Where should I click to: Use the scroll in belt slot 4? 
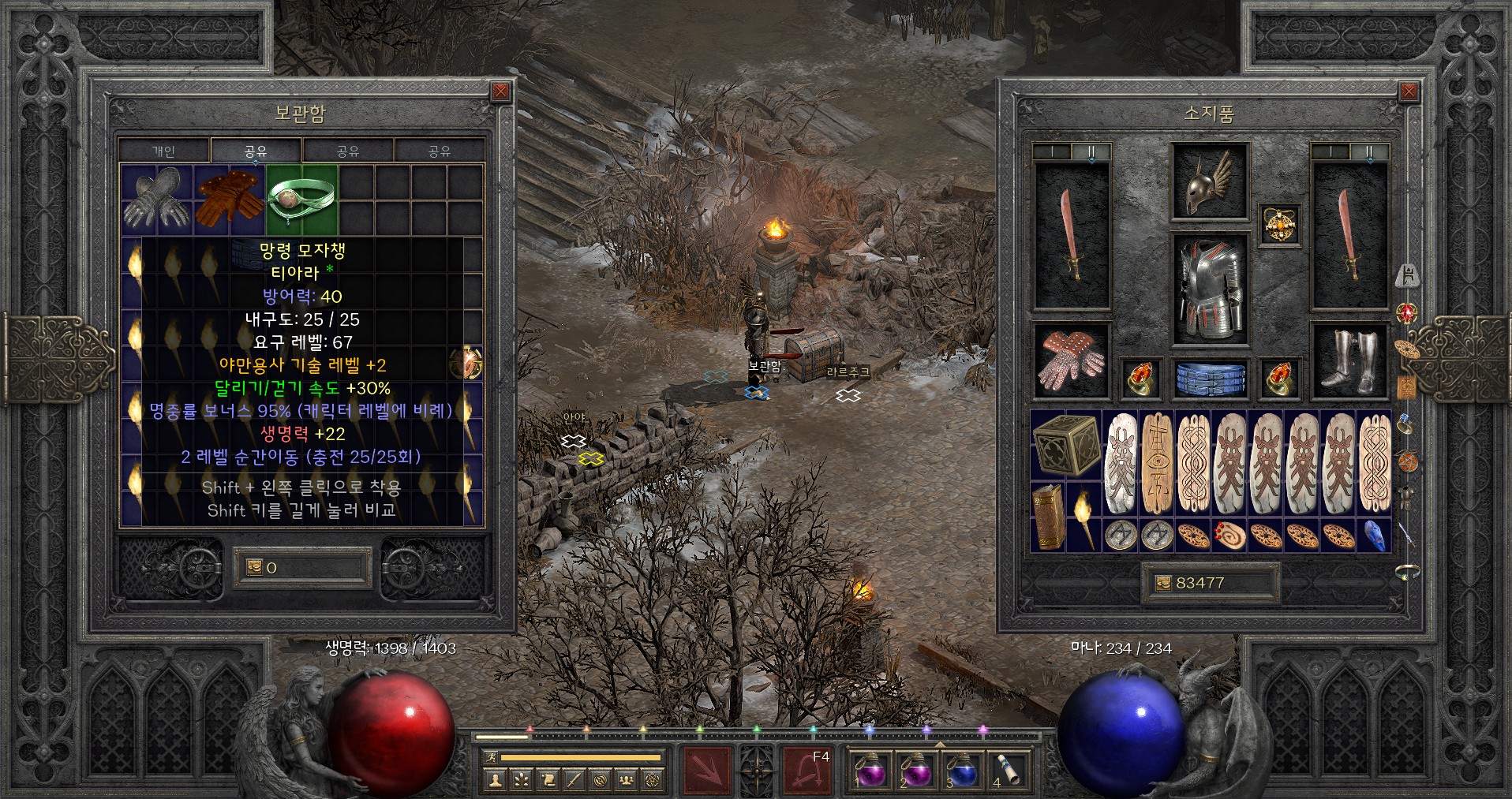tap(1007, 769)
